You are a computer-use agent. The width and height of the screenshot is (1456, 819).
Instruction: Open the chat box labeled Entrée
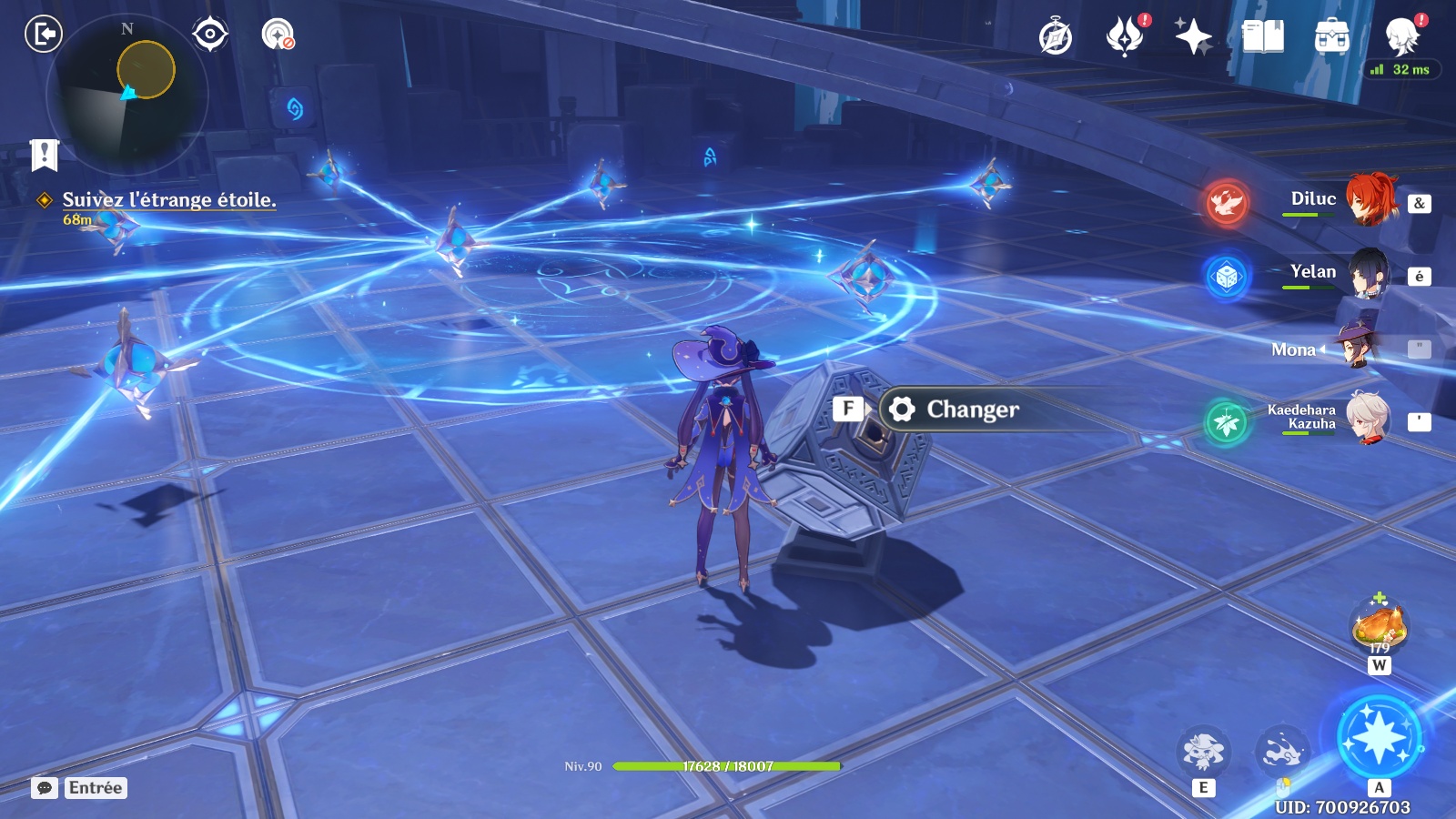click(x=79, y=788)
